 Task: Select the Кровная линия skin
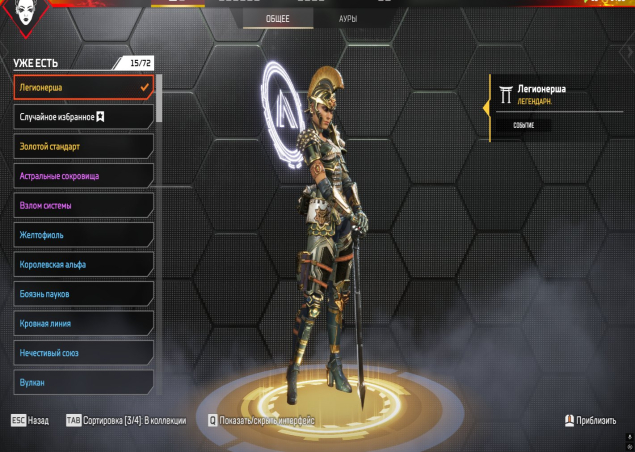point(83,324)
